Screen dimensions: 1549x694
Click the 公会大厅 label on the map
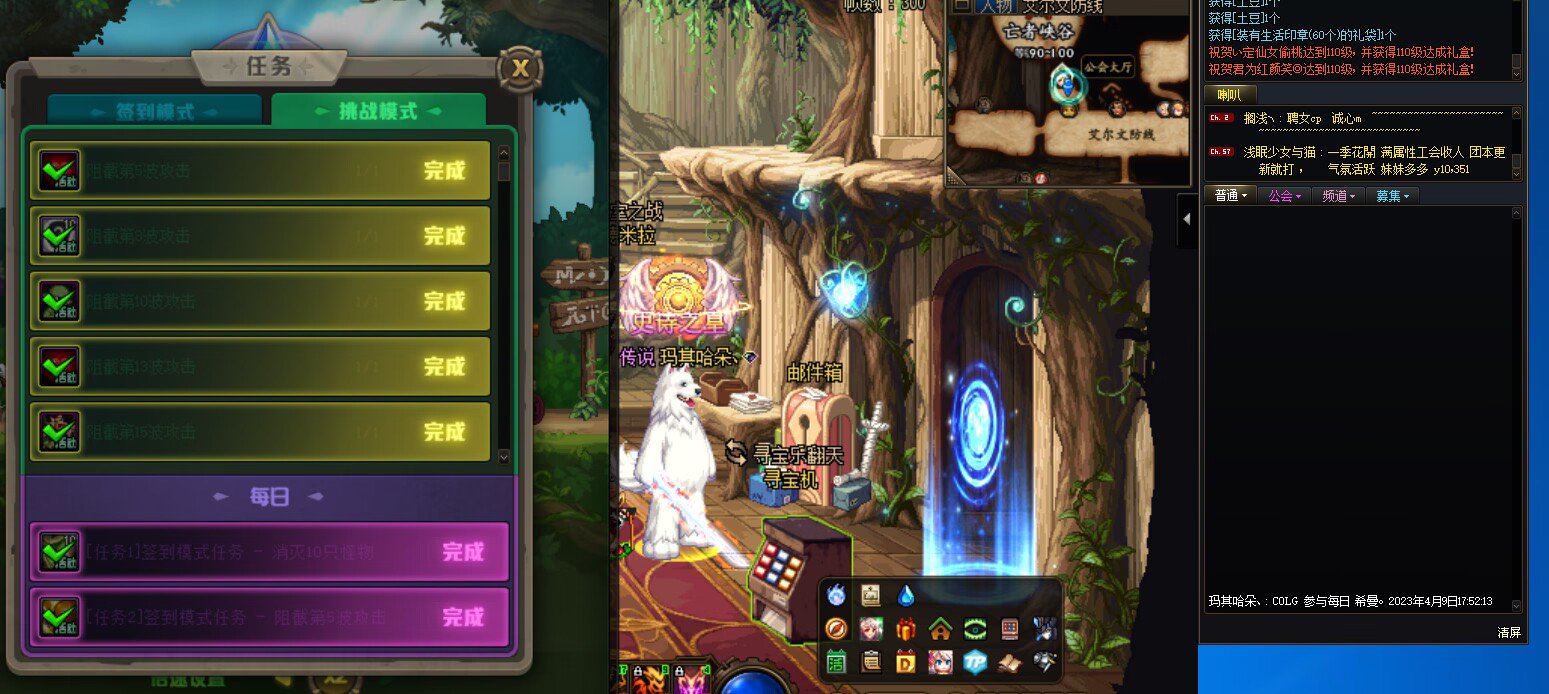click(1110, 67)
